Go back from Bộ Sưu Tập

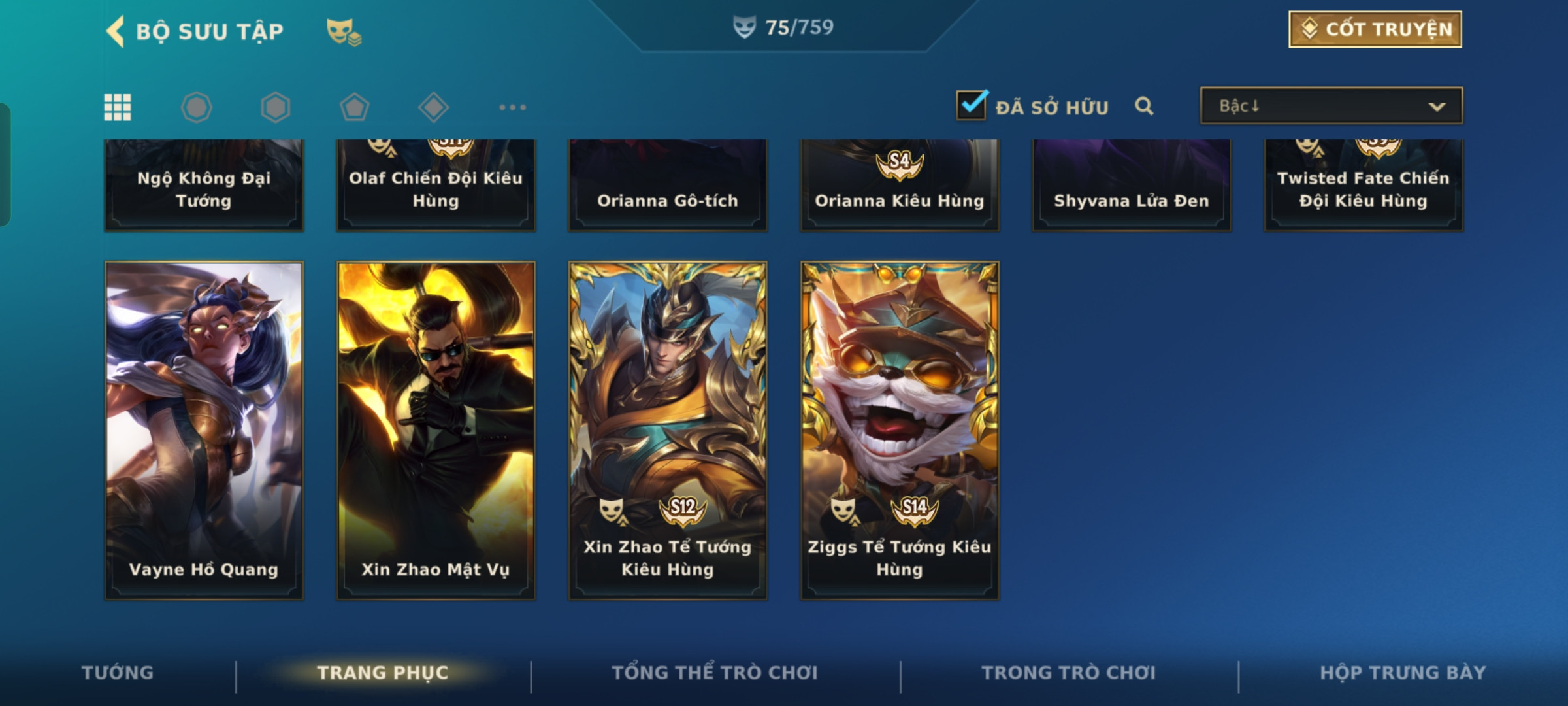click(x=116, y=31)
